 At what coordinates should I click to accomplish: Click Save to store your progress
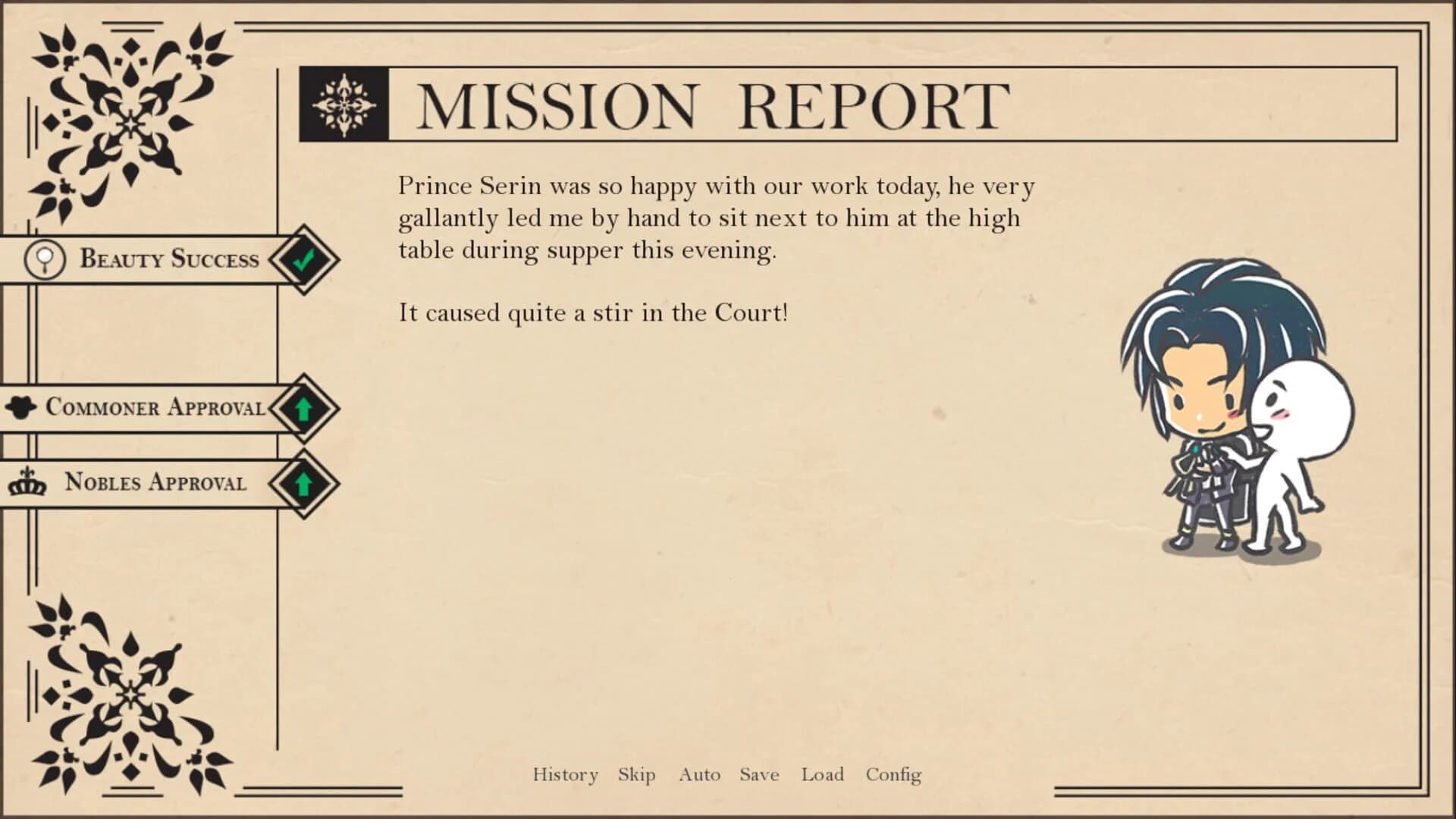[758, 774]
